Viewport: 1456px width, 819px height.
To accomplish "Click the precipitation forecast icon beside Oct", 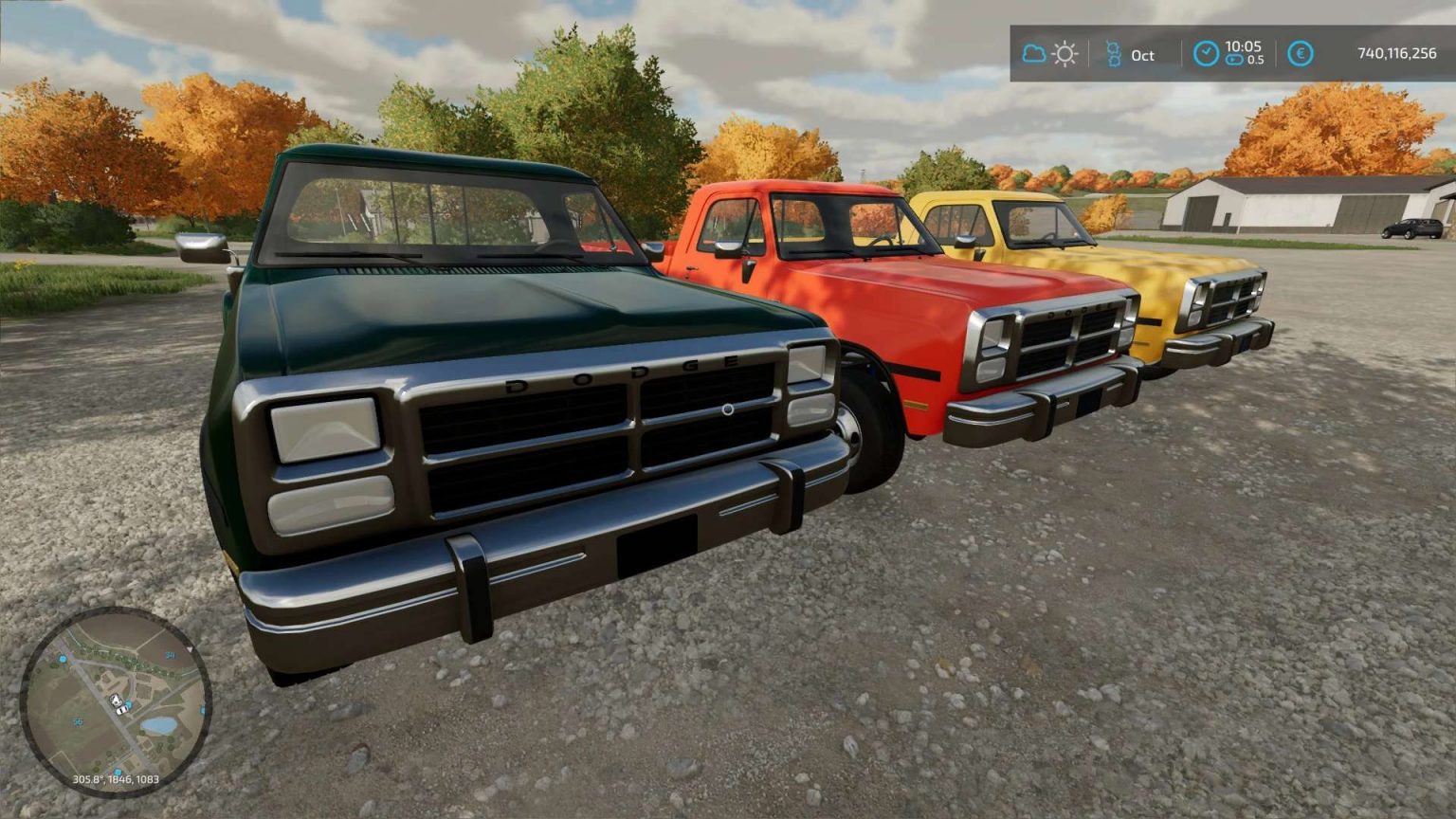I will point(1115,55).
